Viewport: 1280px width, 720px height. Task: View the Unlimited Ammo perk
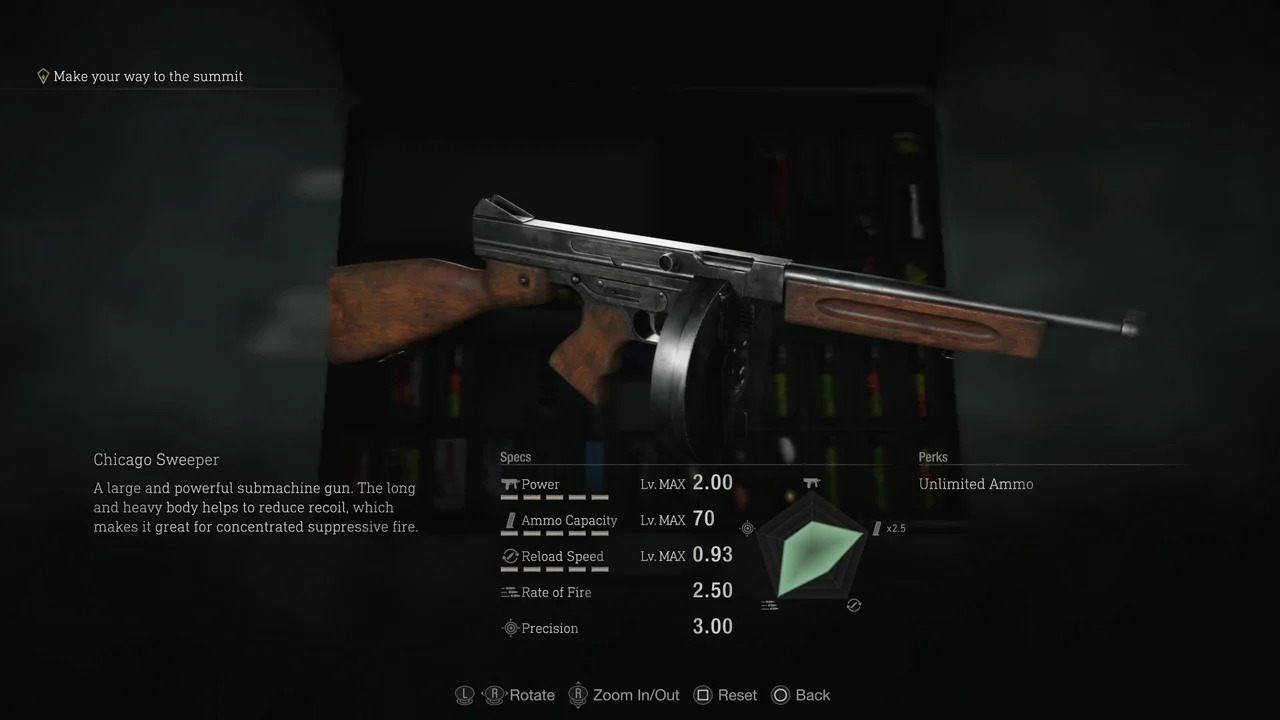pos(976,484)
